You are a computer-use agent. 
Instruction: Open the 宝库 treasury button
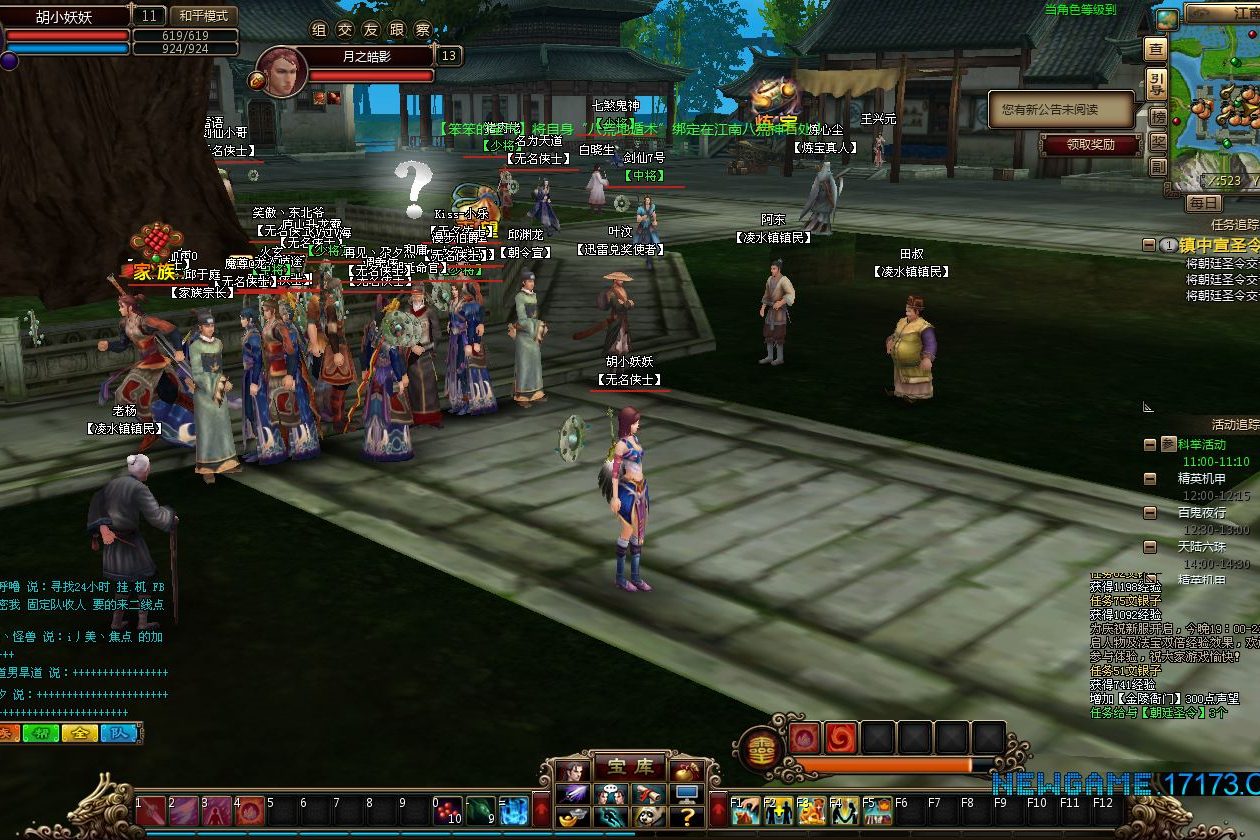click(x=630, y=768)
